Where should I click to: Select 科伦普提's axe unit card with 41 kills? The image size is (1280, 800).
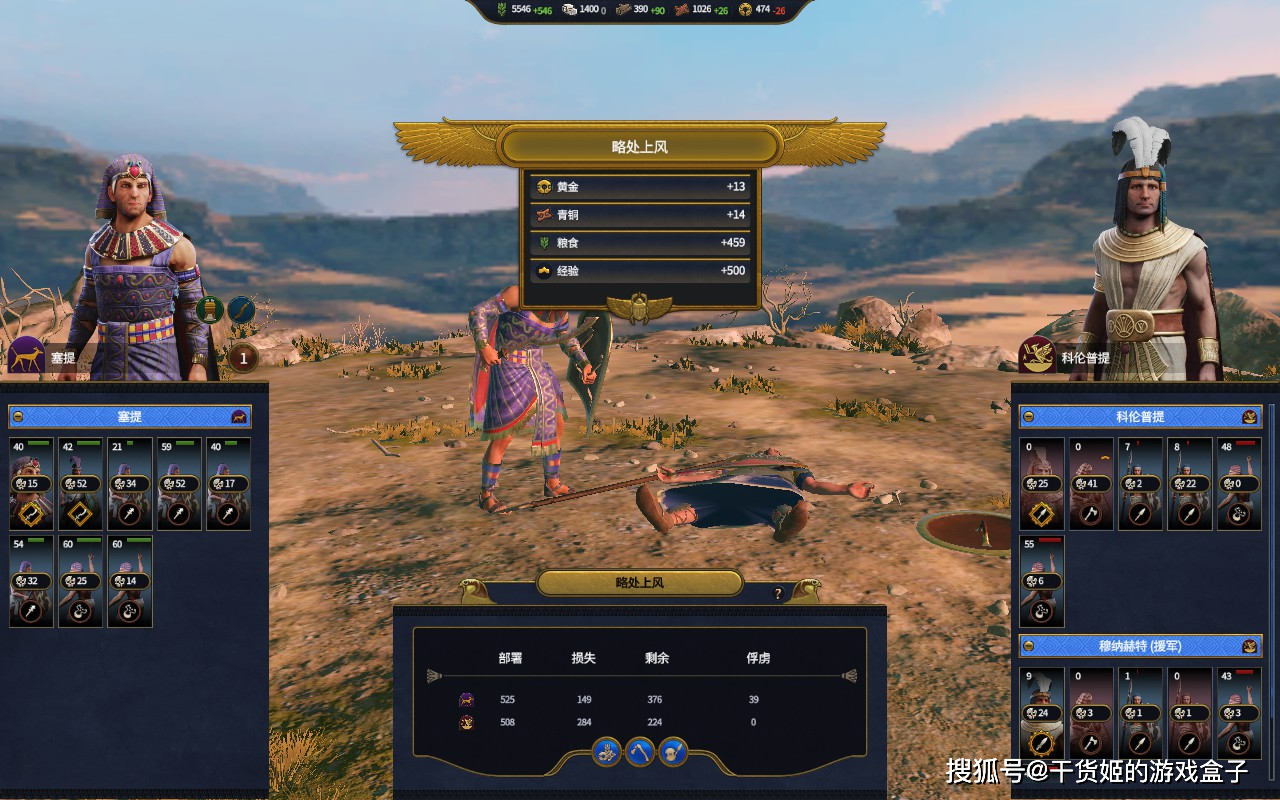[1091, 484]
